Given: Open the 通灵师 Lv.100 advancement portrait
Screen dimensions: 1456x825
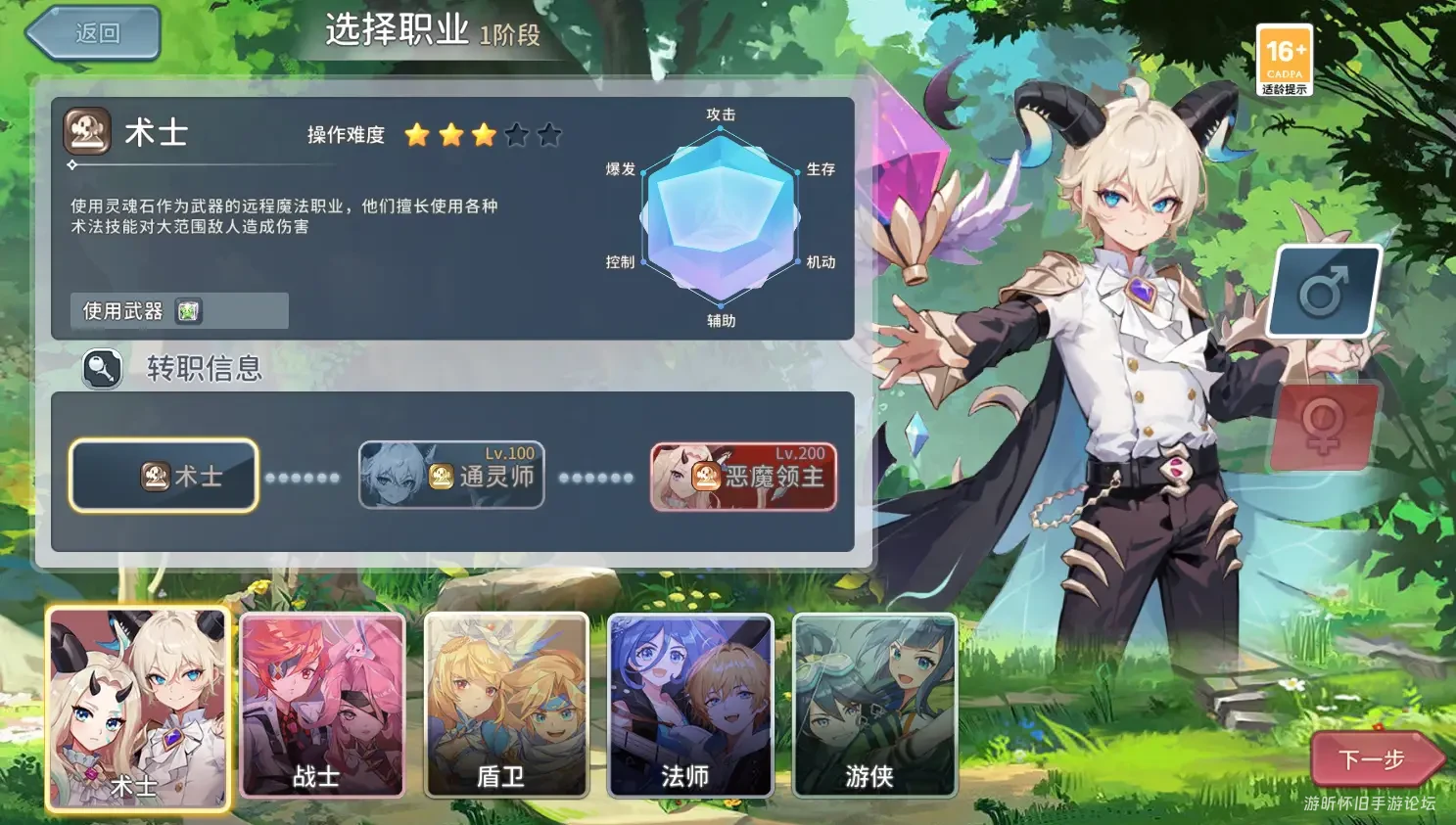Looking at the screenshot, I should click(450, 476).
